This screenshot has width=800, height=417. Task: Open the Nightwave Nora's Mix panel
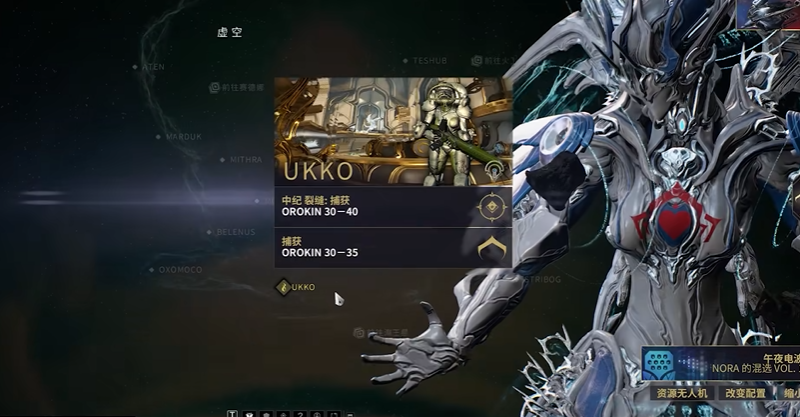point(720,362)
